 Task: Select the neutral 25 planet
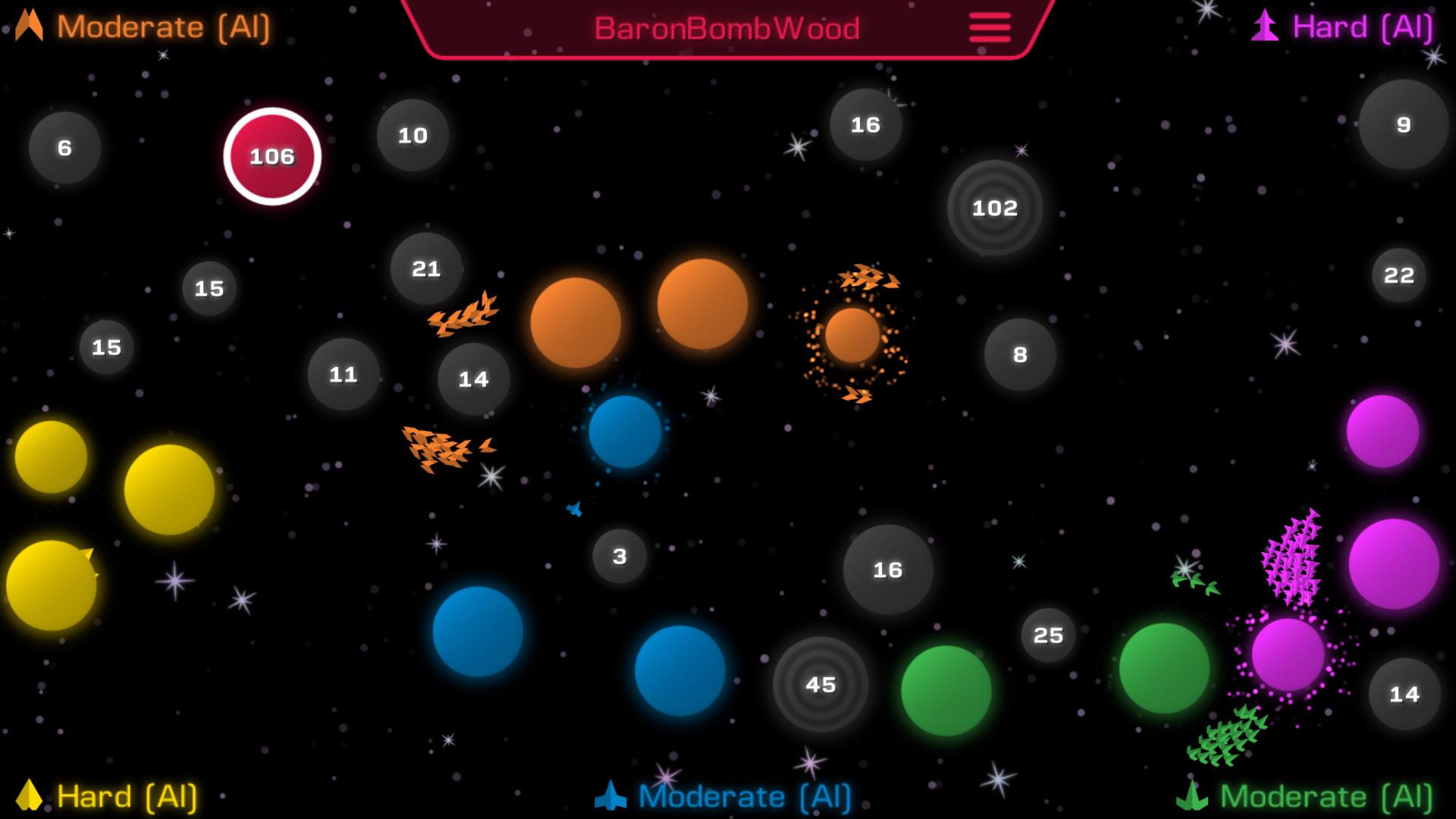(1050, 635)
